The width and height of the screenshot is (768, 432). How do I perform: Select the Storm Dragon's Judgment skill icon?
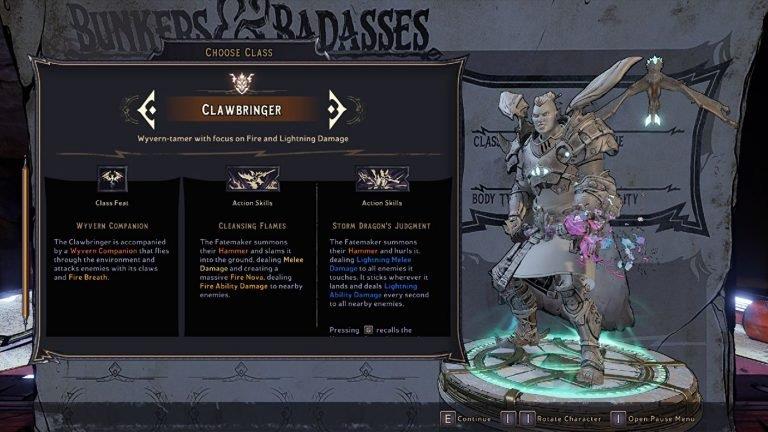381,178
